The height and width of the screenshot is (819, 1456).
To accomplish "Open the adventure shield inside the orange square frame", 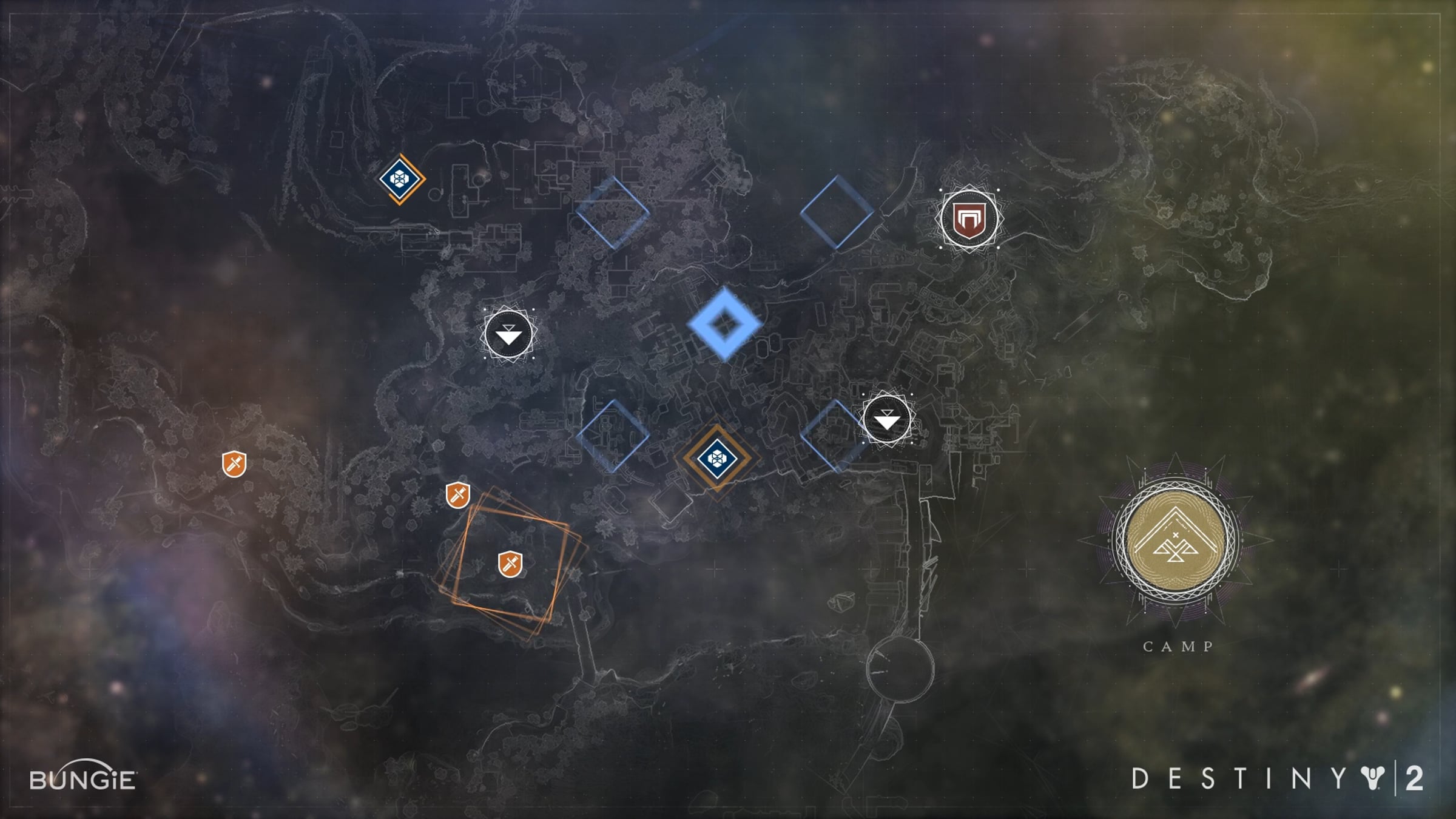I will [510, 564].
